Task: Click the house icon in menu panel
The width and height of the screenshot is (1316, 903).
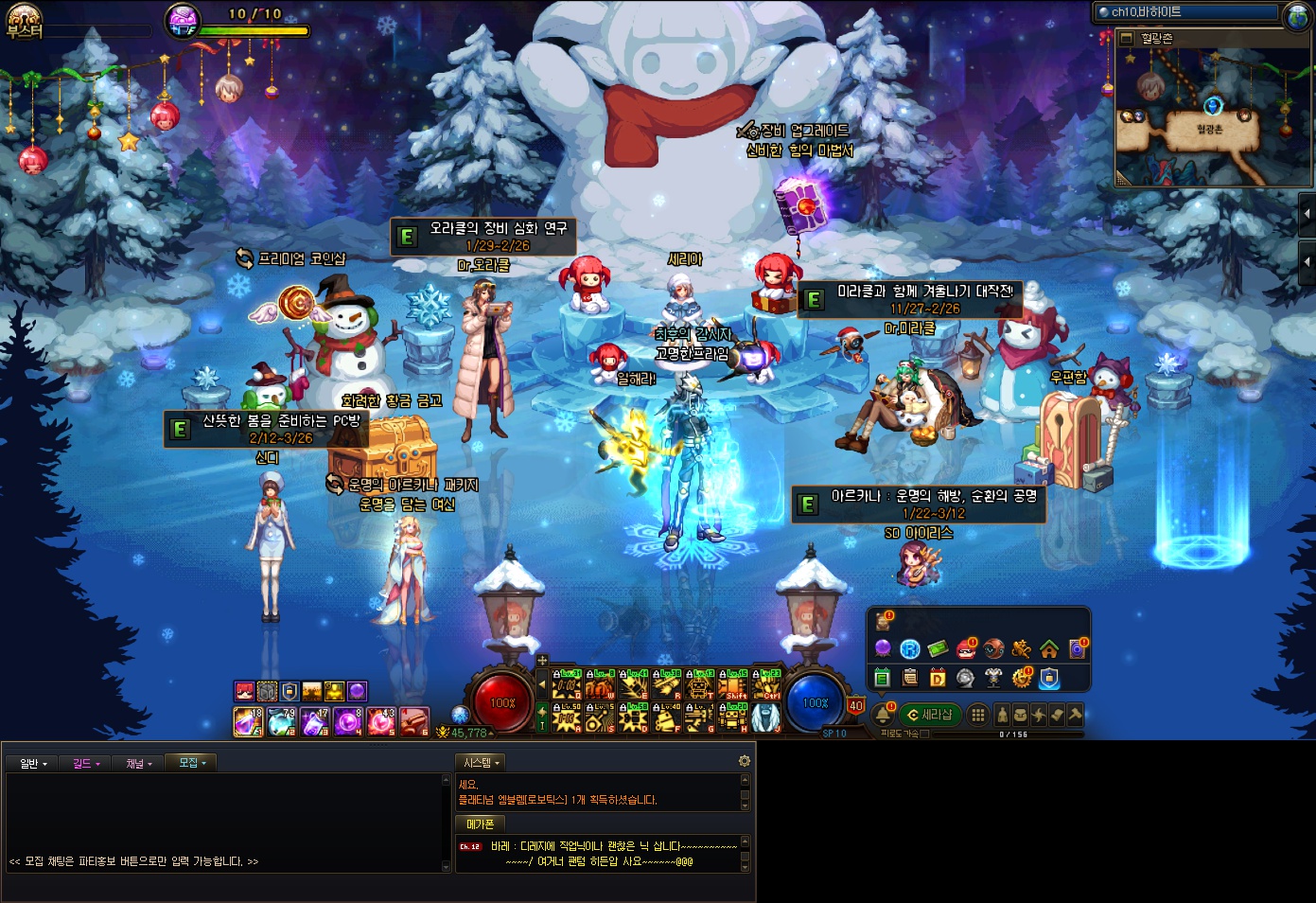Action: click(1049, 649)
